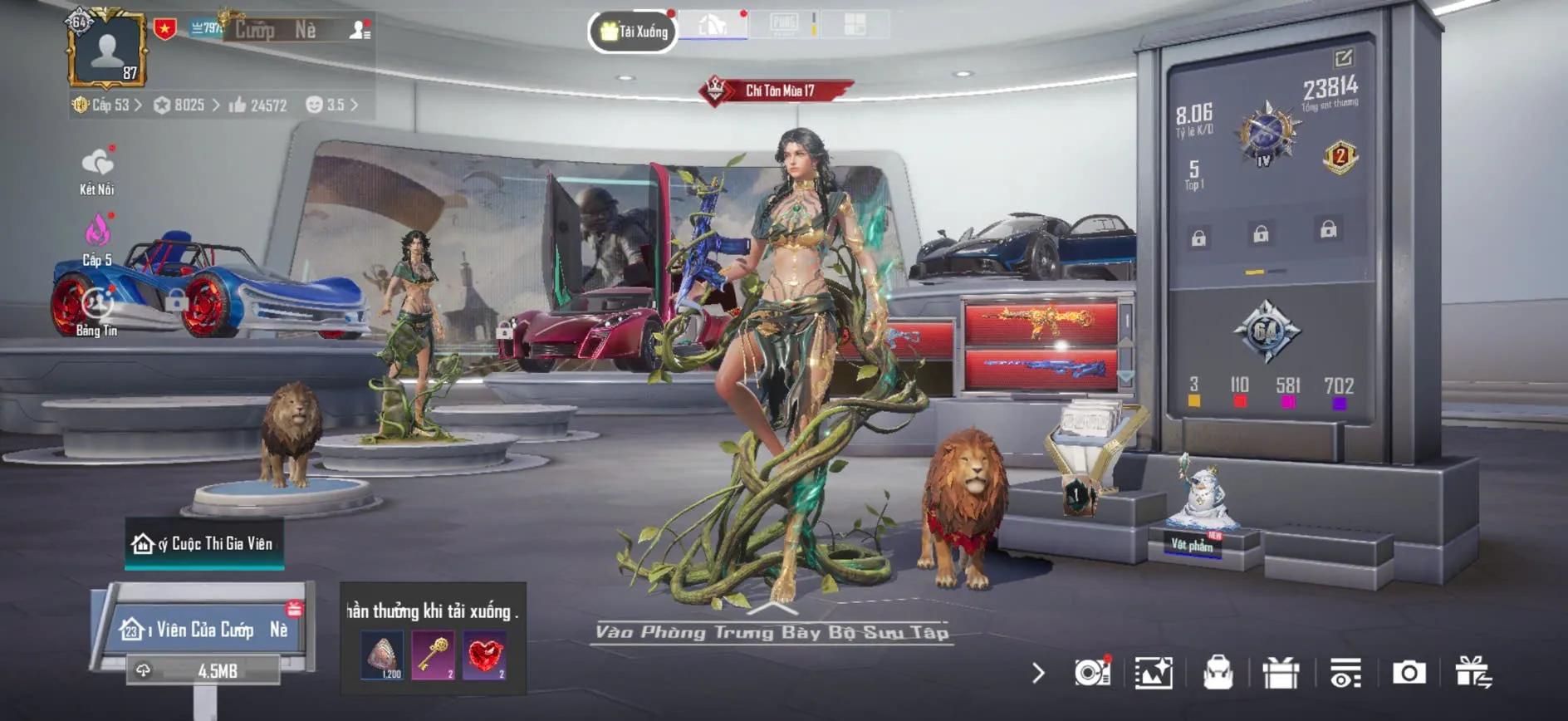Screen dimensions: 1568x721
Task: Edit the stats card on the pillar
Action: [x=1343, y=58]
